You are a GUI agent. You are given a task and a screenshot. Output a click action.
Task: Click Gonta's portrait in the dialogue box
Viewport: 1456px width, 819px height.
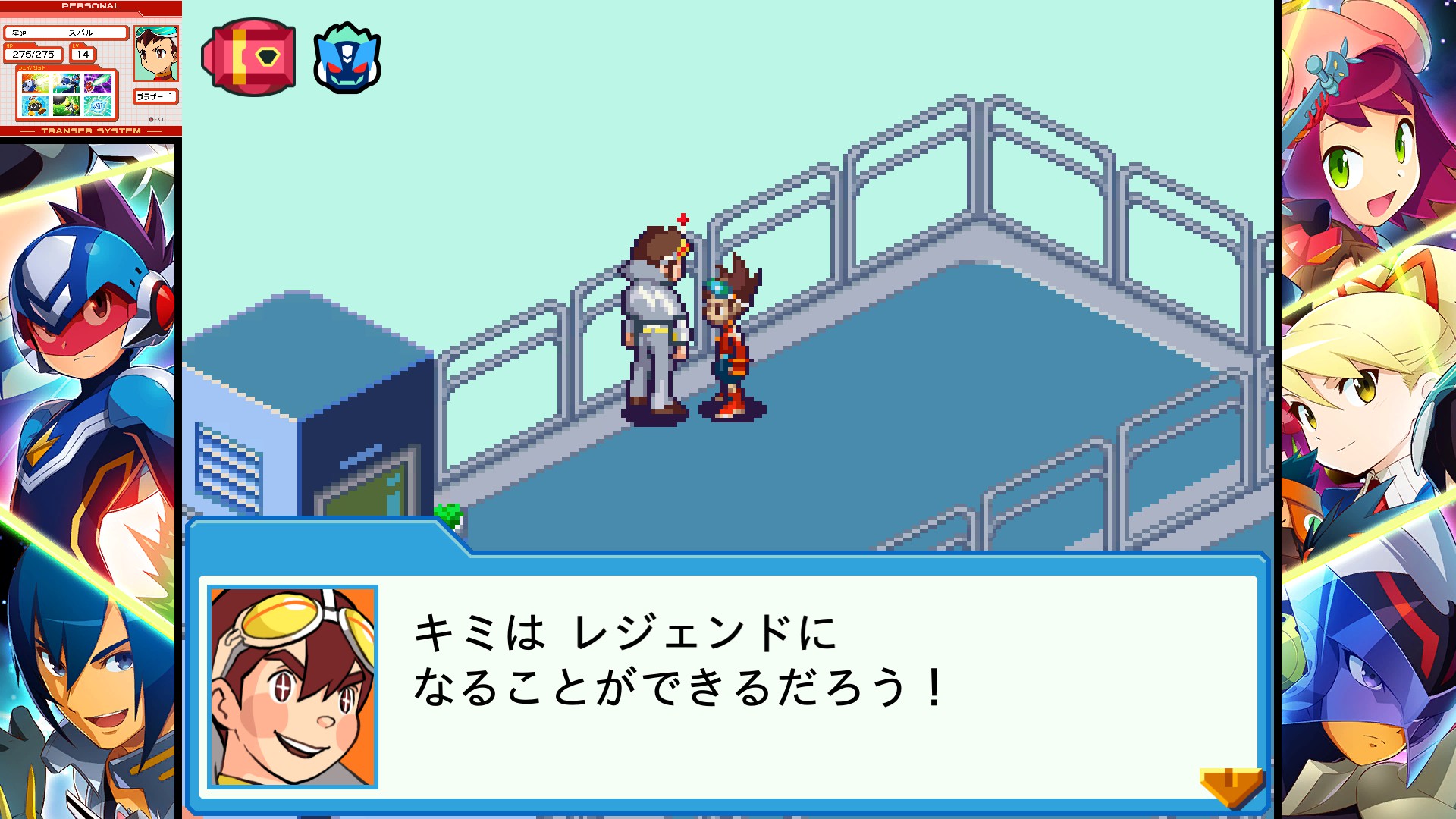pyautogui.click(x=290, y=684)
